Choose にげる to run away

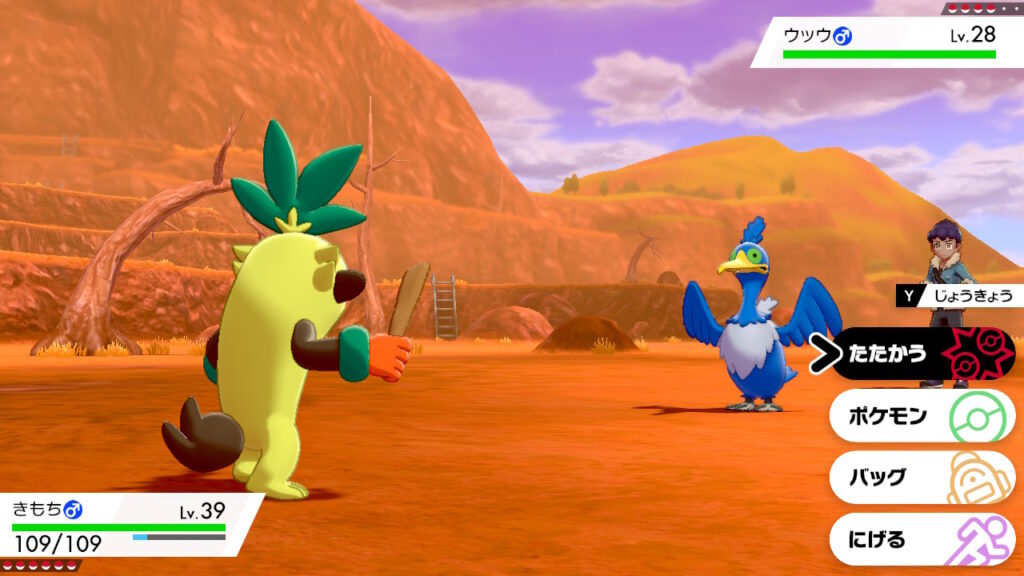coord(920,539)
